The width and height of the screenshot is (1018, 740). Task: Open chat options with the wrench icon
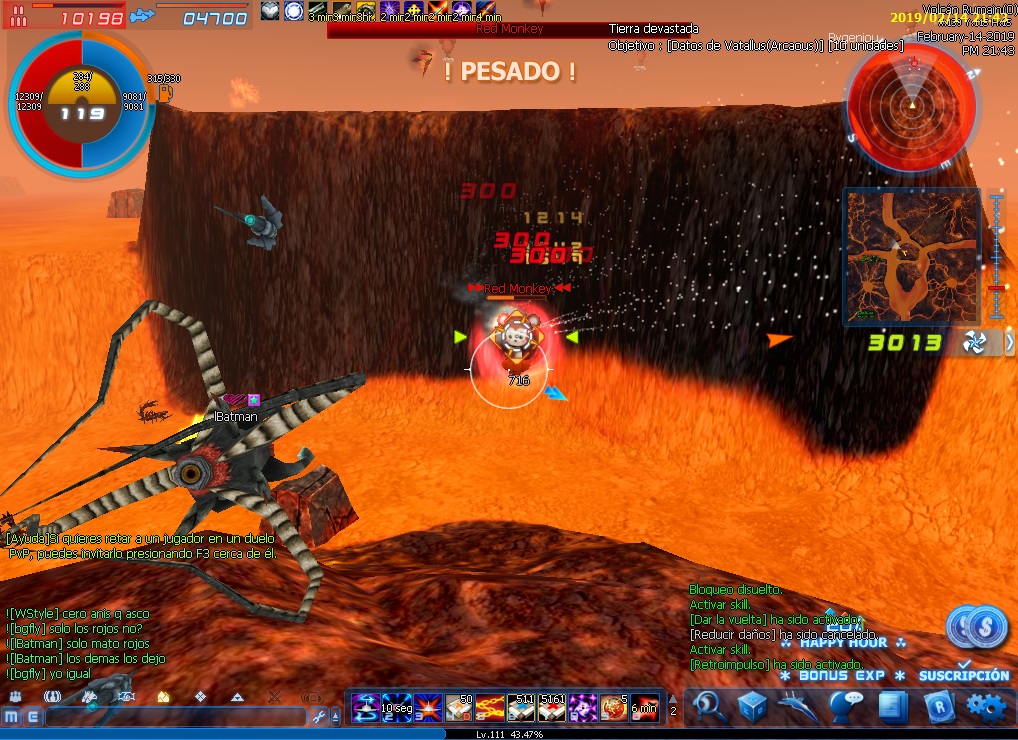[x=320, y=717]
